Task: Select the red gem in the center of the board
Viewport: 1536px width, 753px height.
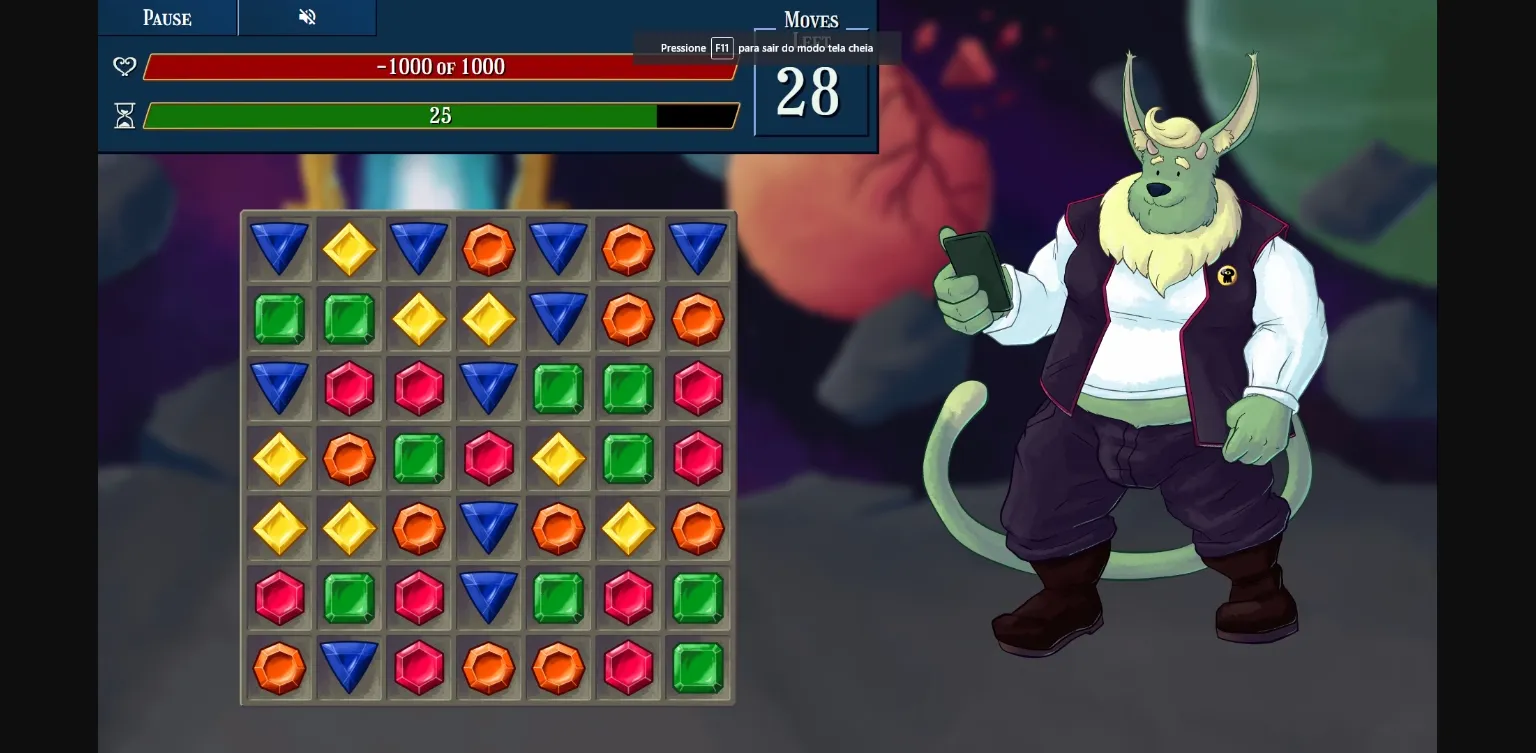Action: tap(489, 458)
